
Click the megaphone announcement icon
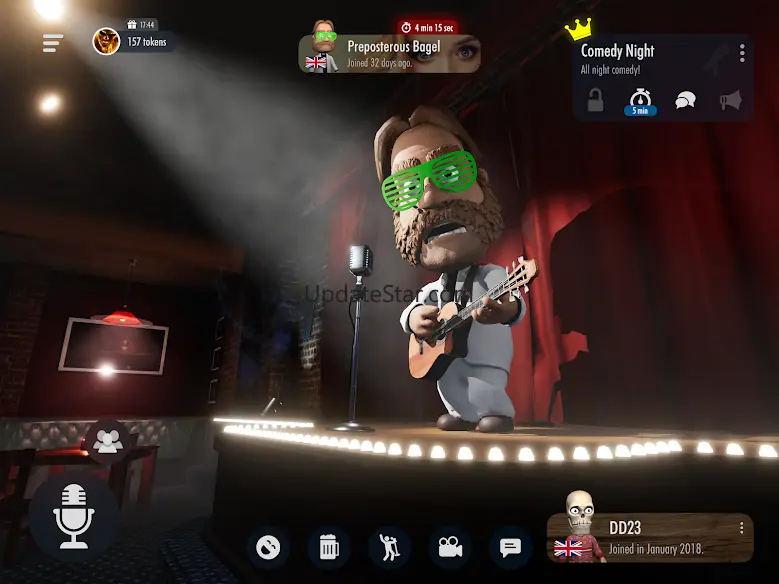(x=731, y=100)
